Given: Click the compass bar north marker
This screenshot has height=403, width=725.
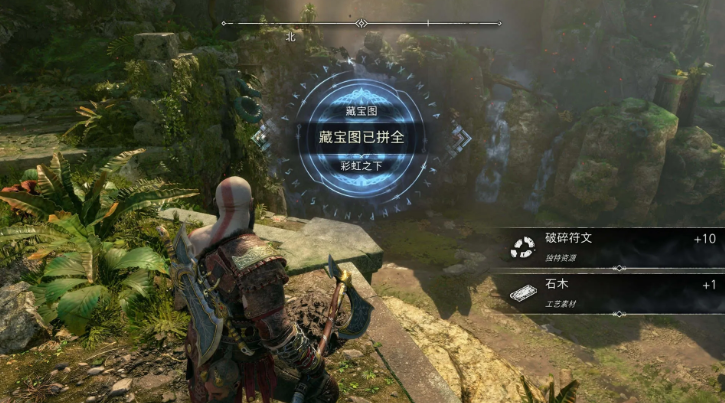Looking at the screenshot, I should pos(291,35).
